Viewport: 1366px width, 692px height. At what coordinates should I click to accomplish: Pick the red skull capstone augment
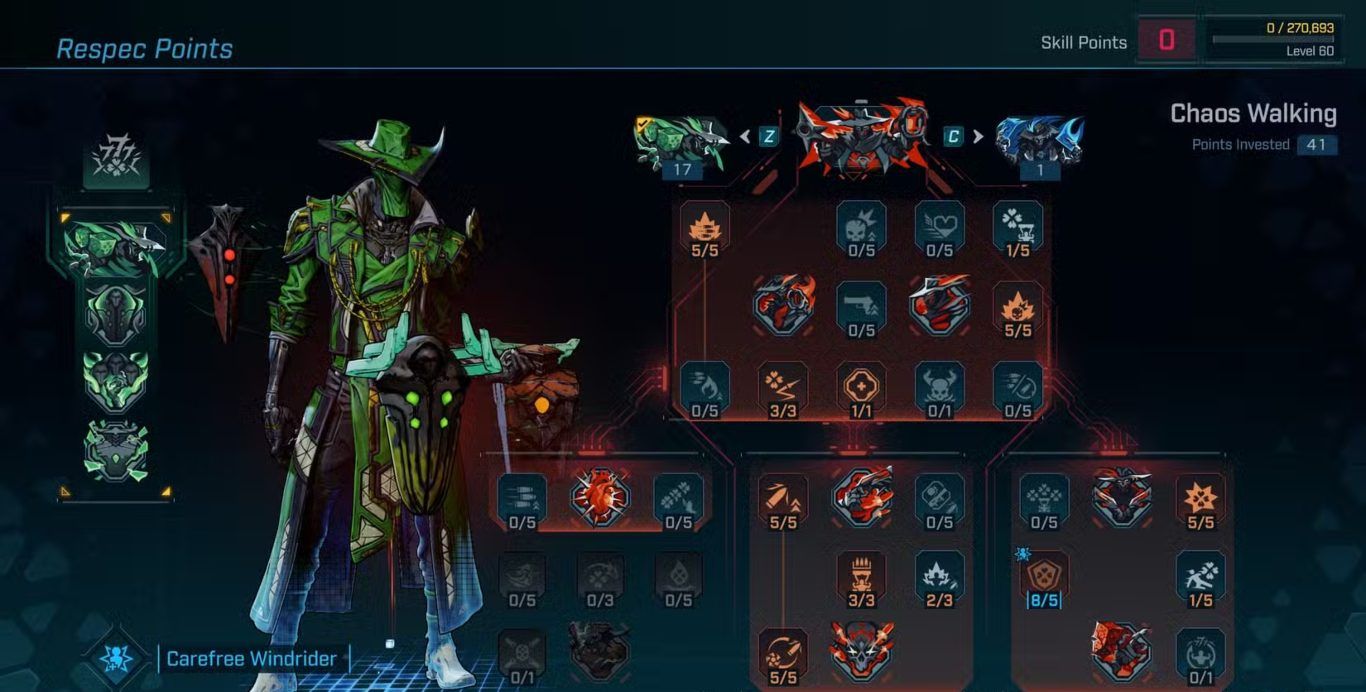pos(861,648)
